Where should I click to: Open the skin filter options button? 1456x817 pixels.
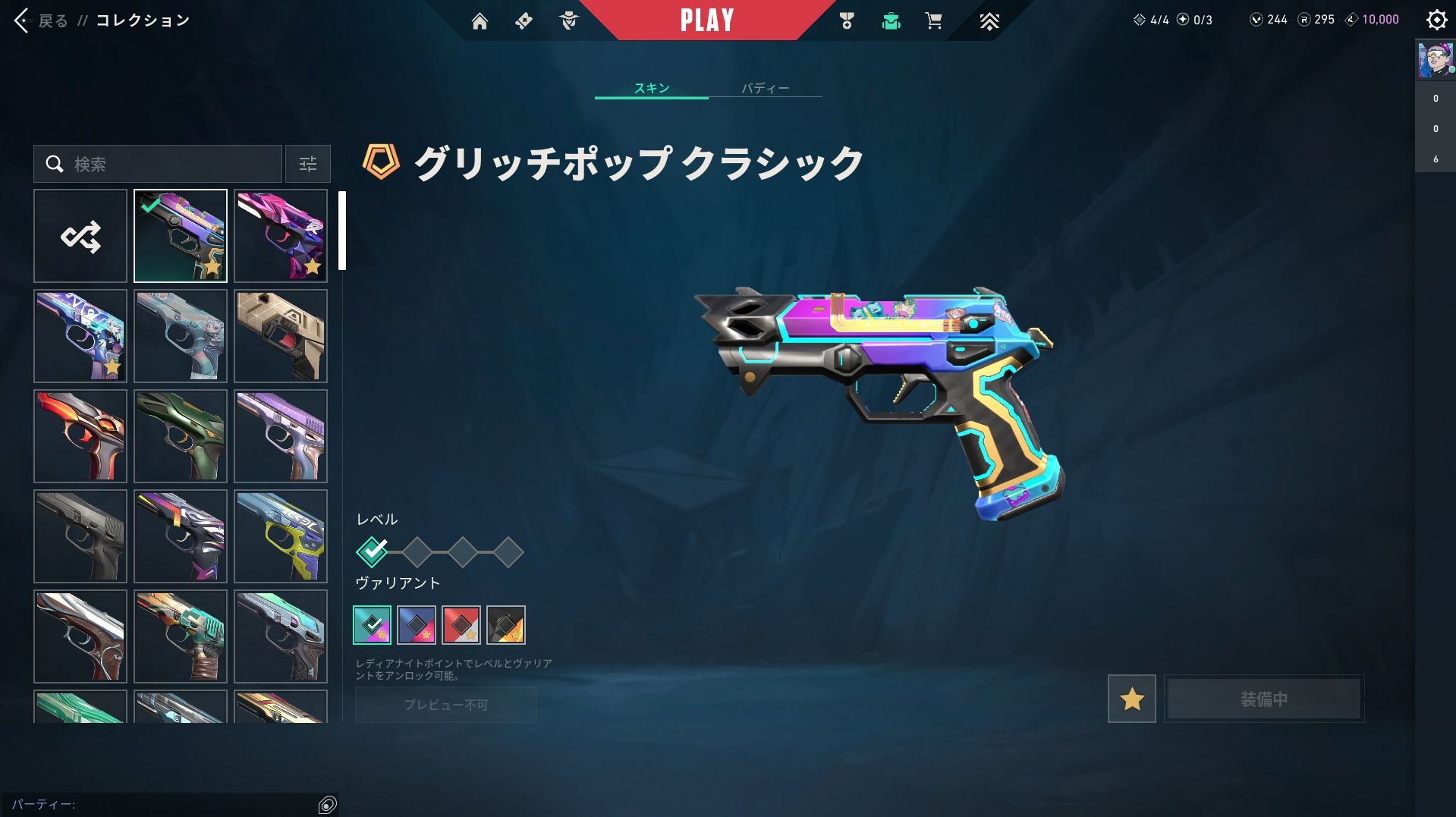pyautogui.click(x=307, y=164)
